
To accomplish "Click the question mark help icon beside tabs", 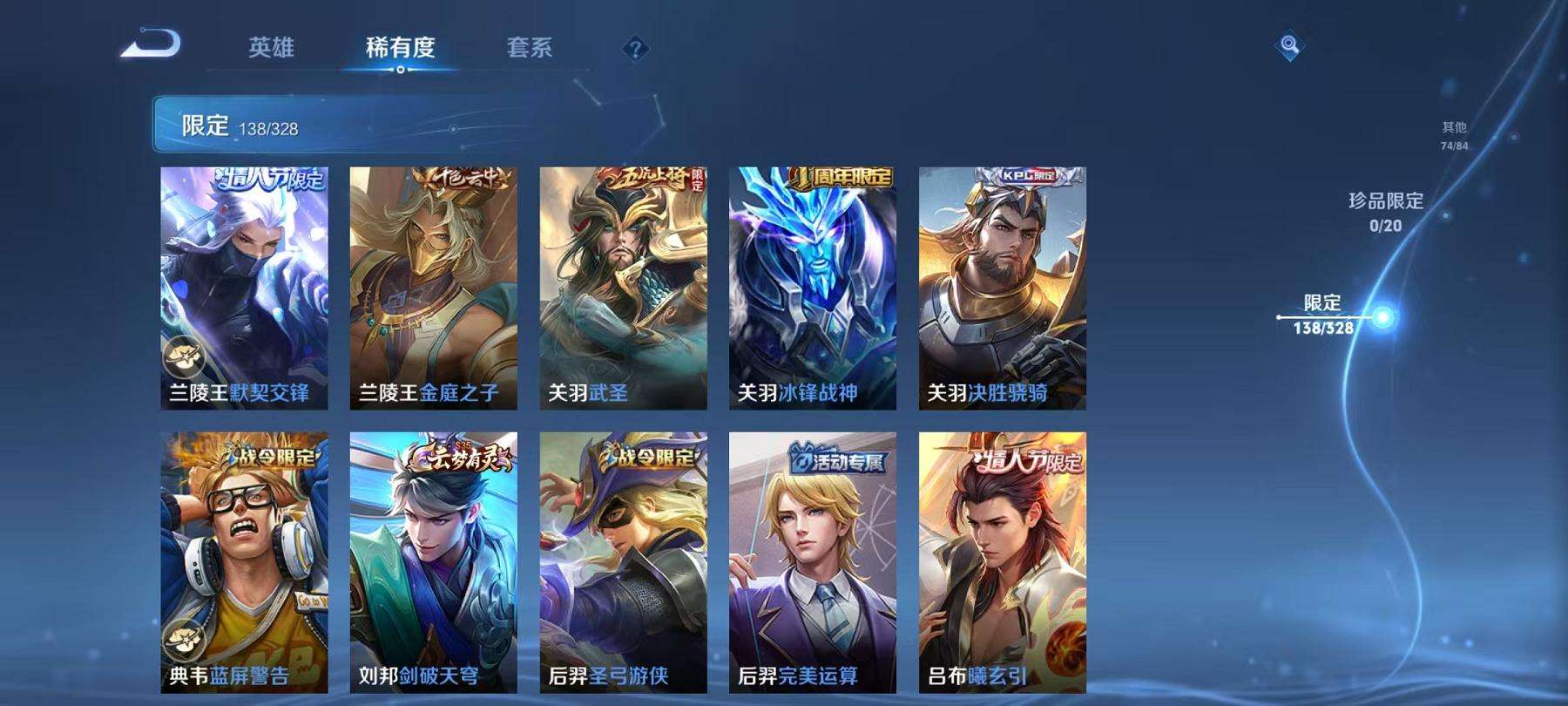I will (x=635, y=49).
